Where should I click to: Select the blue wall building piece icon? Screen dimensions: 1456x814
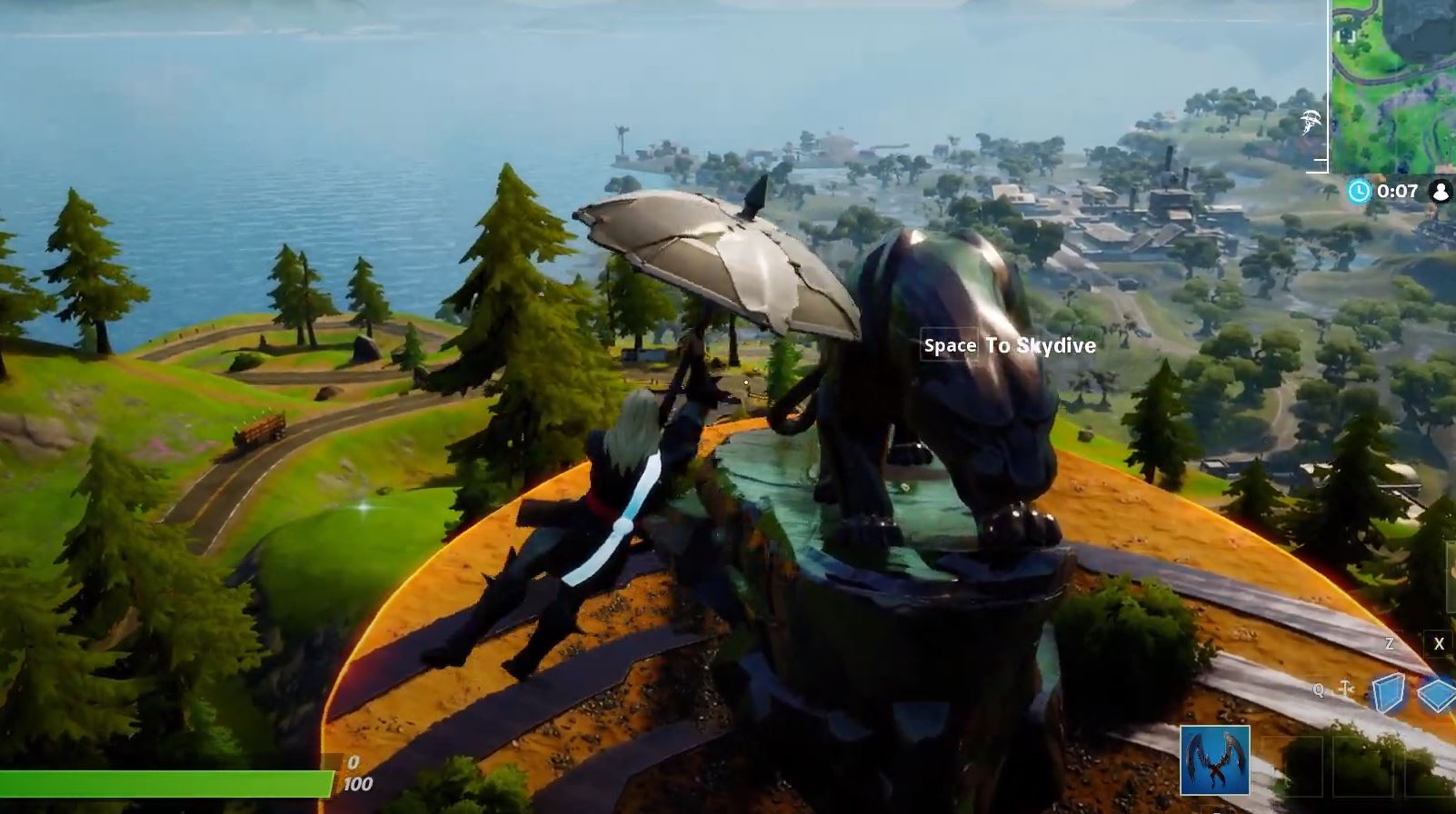tap(1388, 692)
